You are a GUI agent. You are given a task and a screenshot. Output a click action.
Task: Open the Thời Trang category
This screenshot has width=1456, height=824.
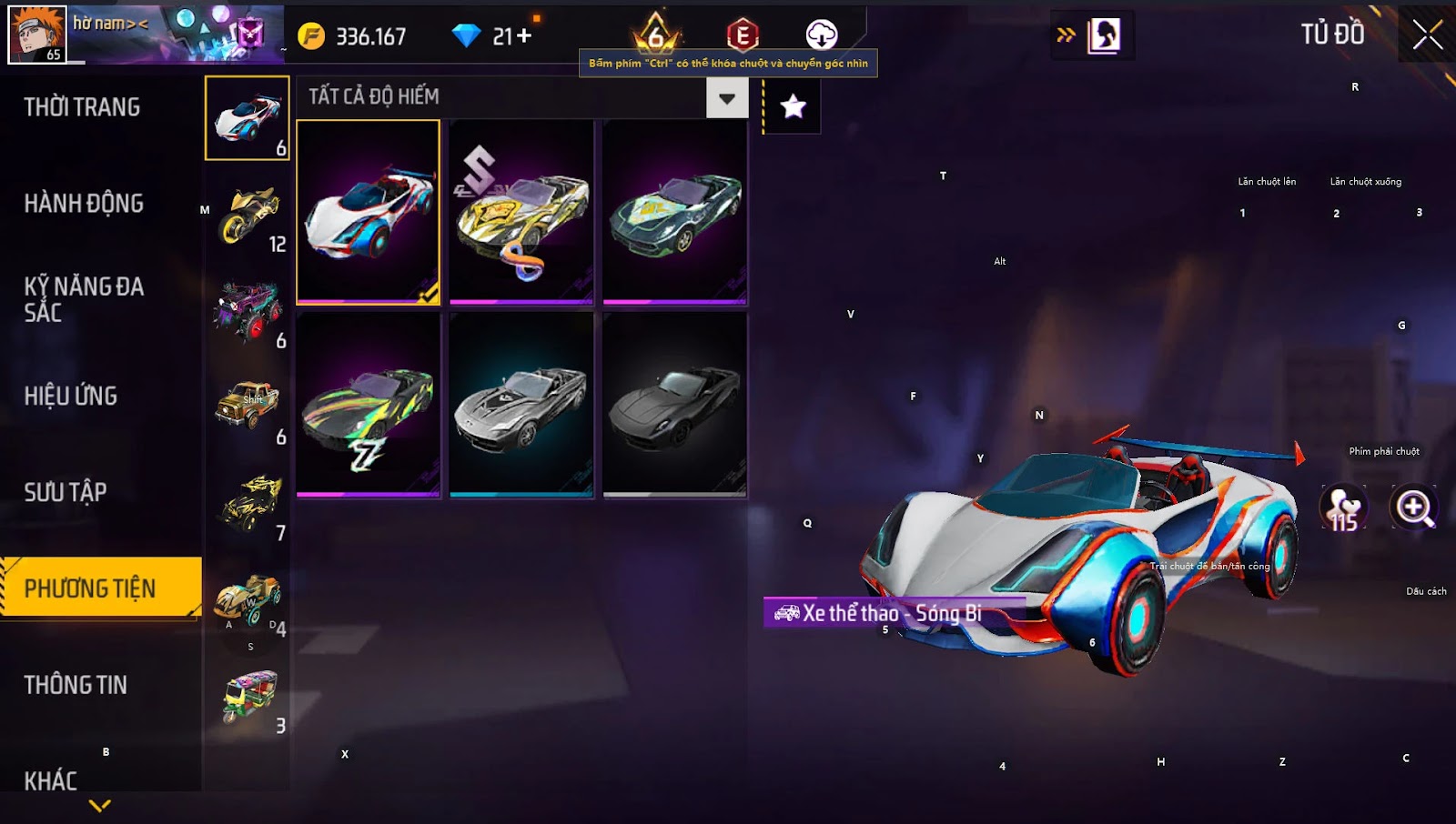pyautogui.click(x=82, y=107)
